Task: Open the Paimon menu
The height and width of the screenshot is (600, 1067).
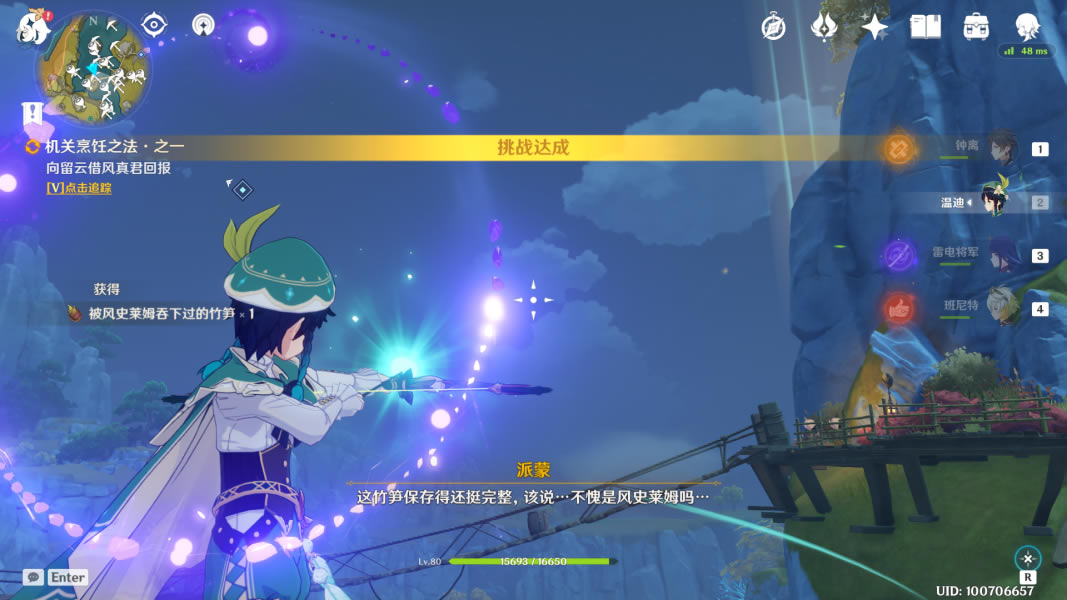Action: tap(33, 27)
